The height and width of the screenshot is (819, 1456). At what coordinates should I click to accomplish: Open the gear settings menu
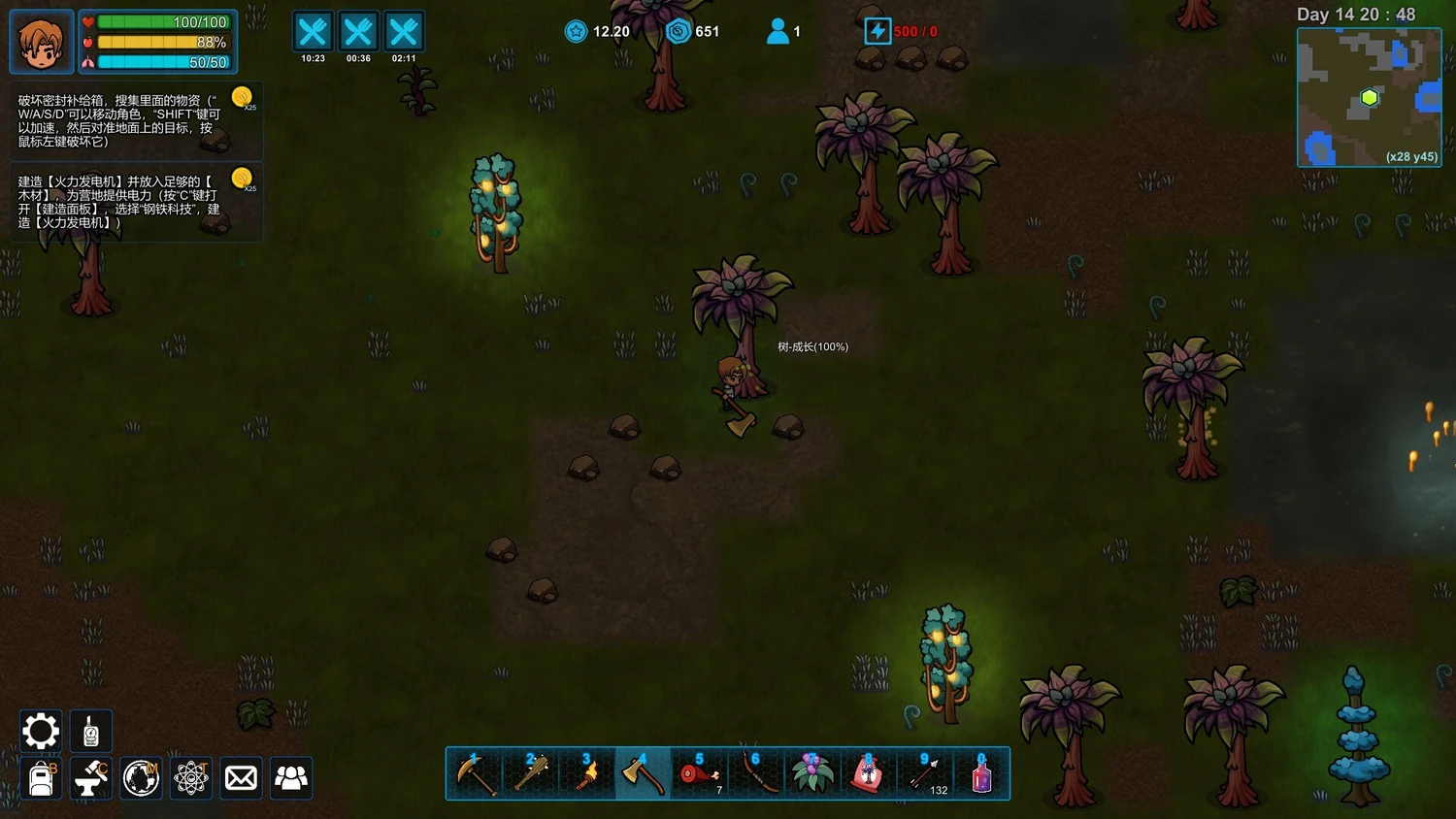pyautogui.click(x=41, y=732)
